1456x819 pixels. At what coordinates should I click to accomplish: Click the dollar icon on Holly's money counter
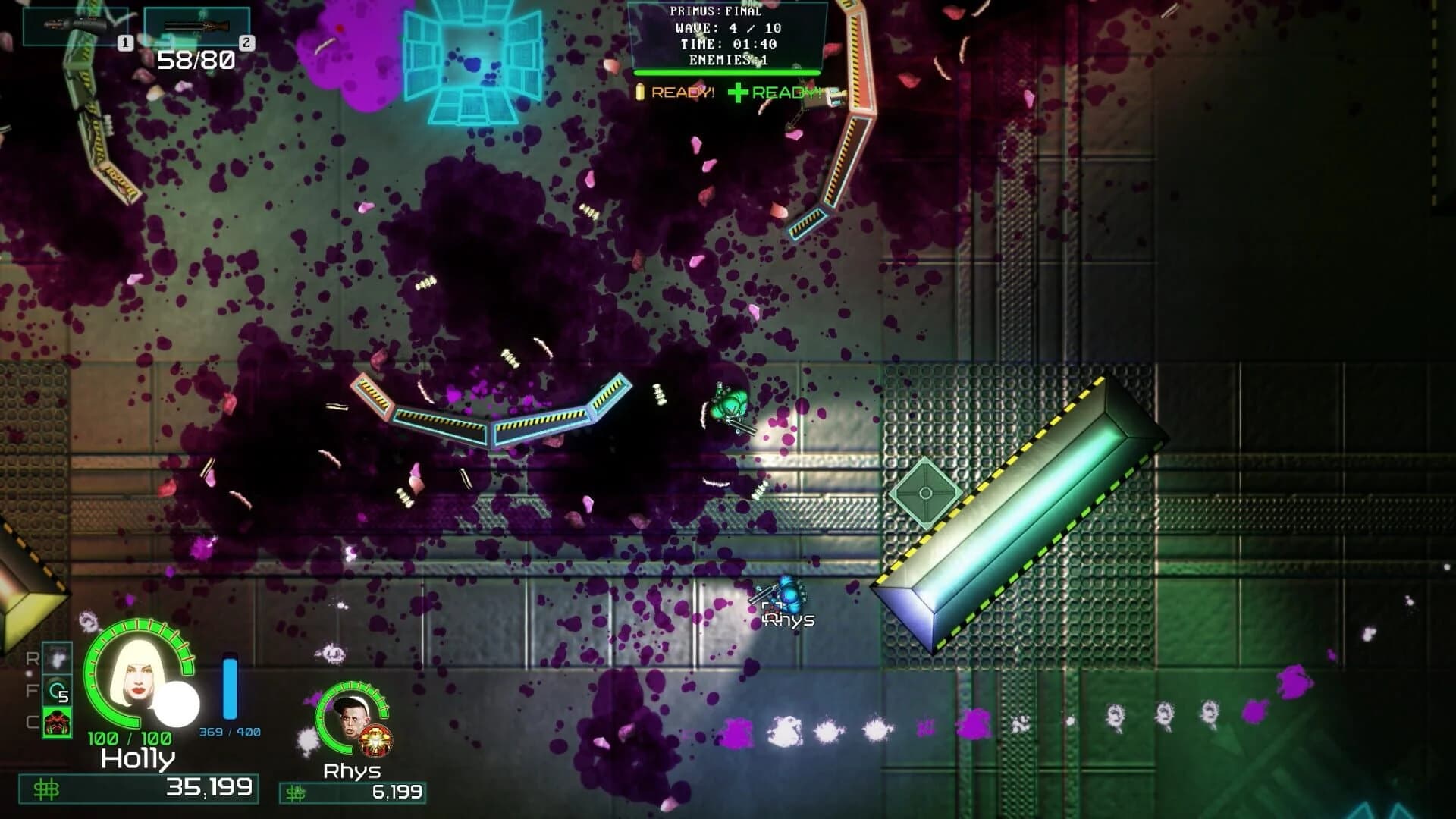pos(47,791)
